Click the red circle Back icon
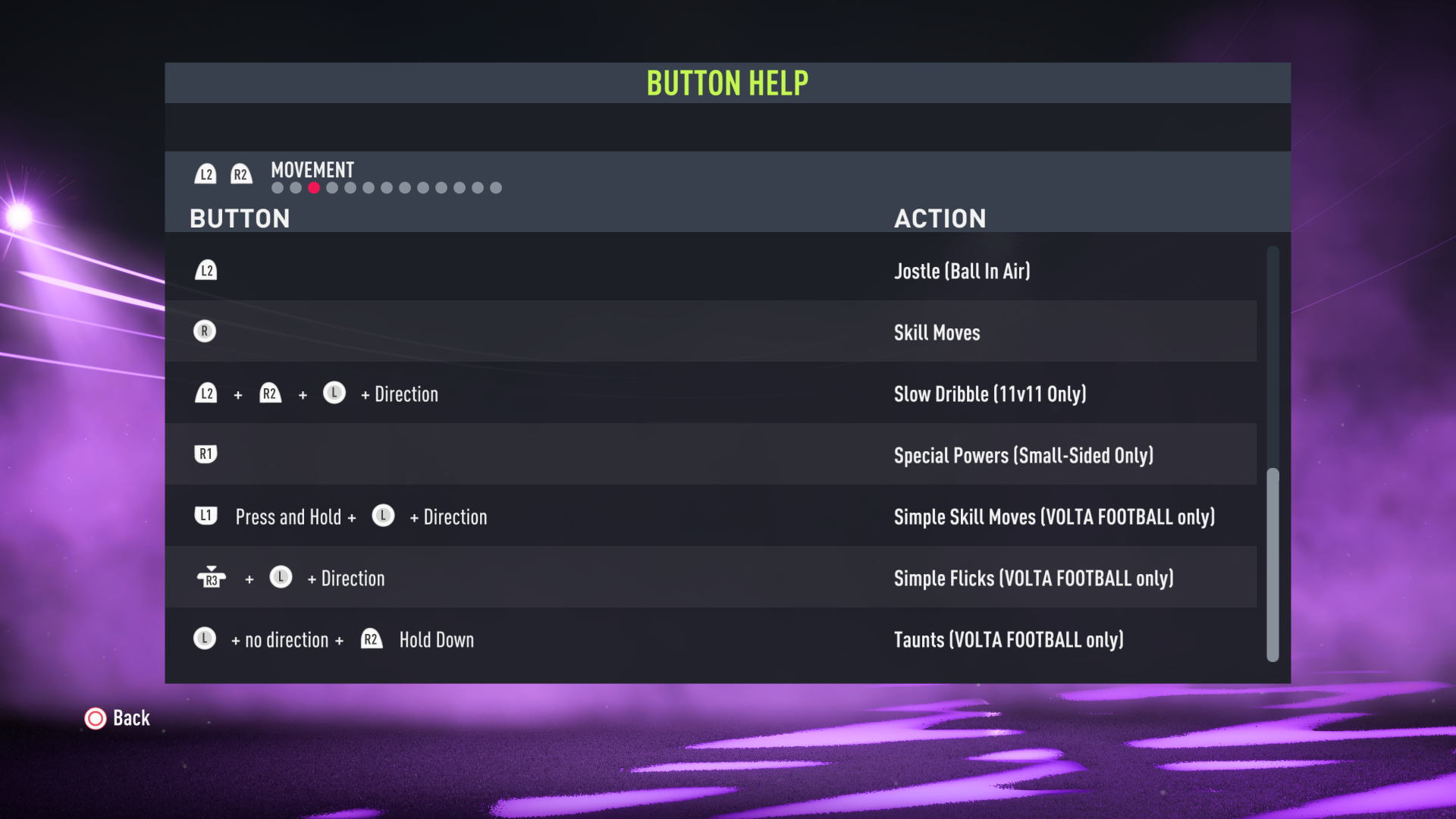This screenshot has width=1456, height=819. [95, 718]
